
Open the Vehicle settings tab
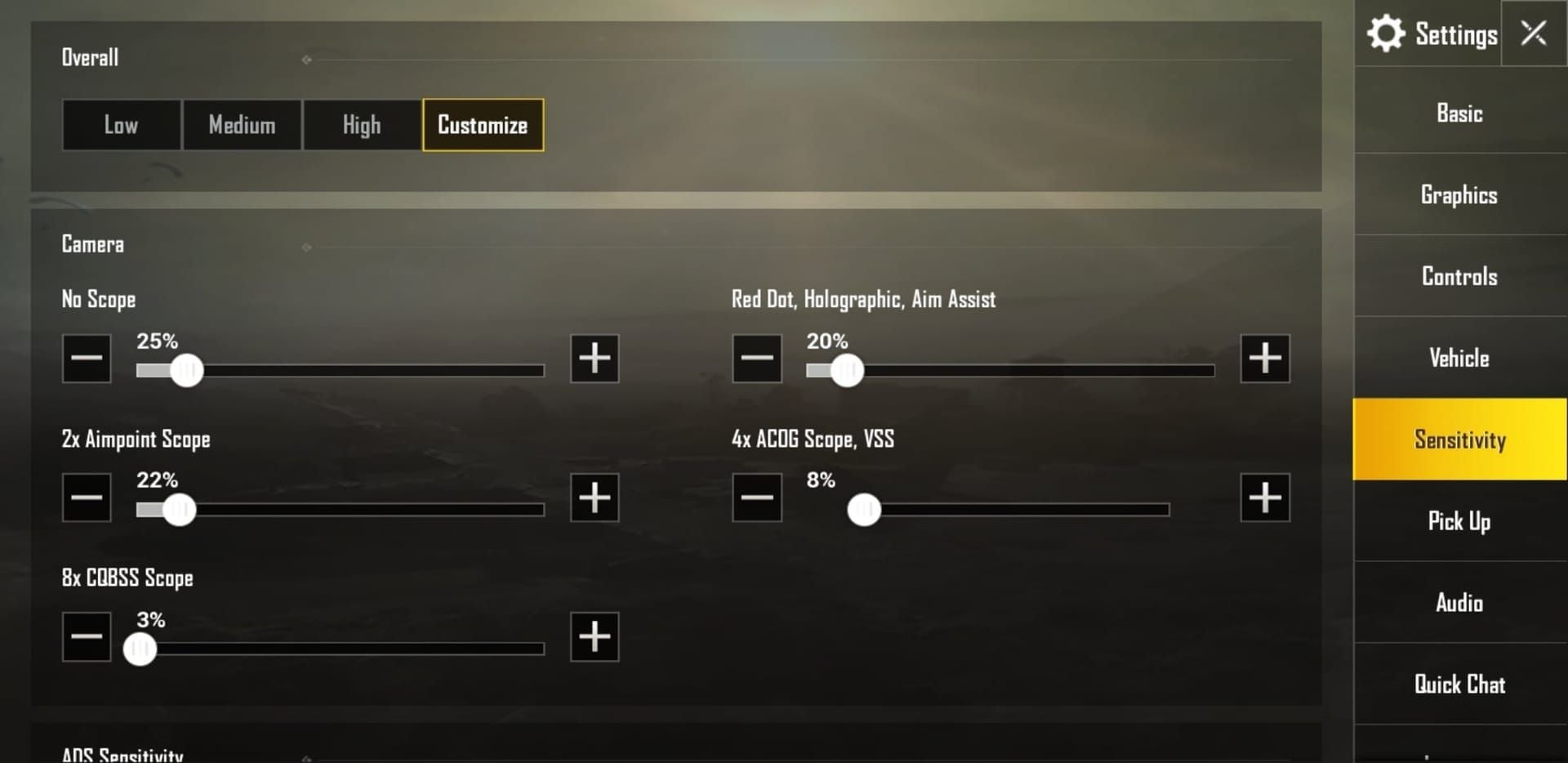point(1459,358)
